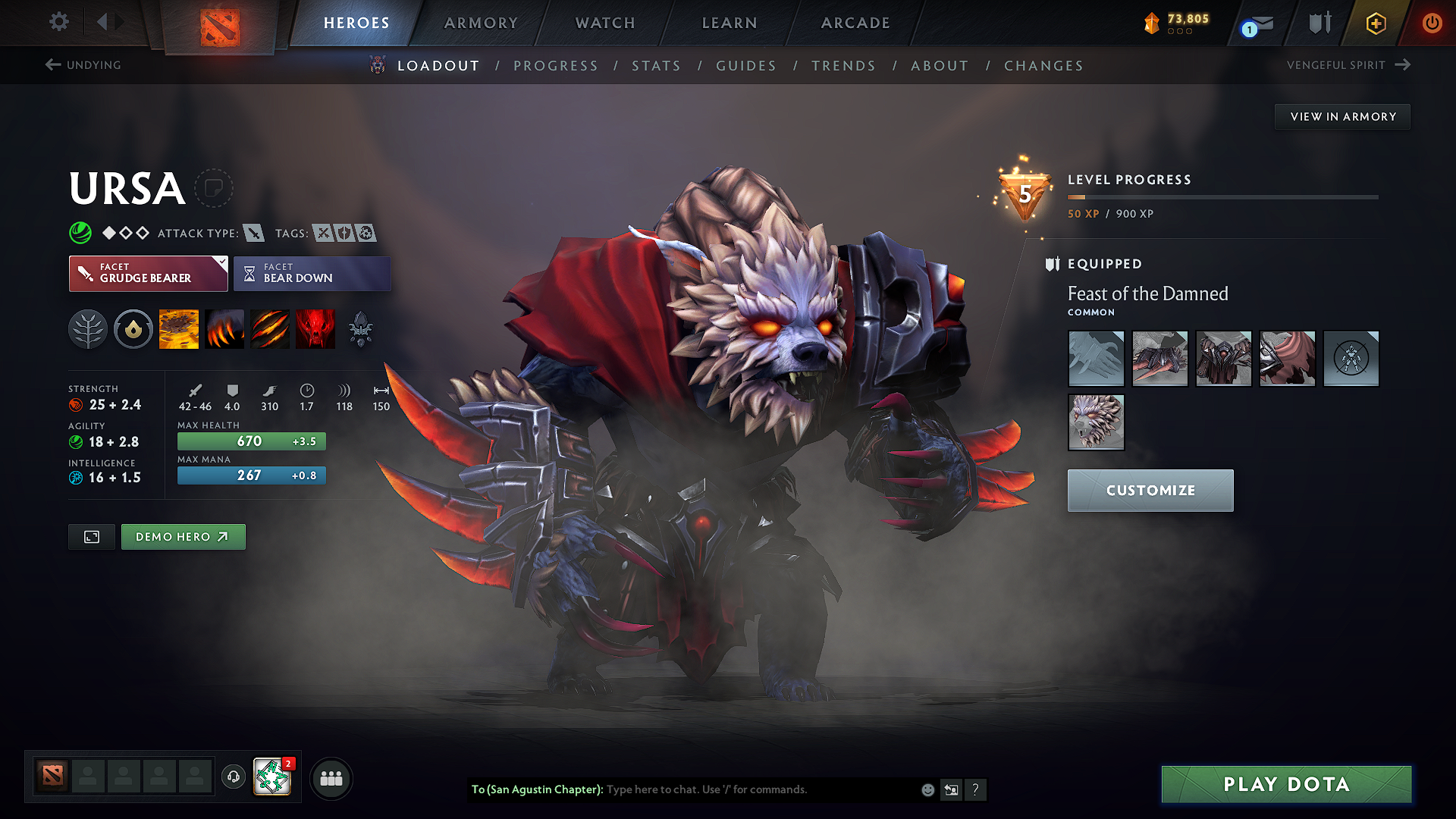
Task: Select the Enrage ability icon
Action: 315,328
